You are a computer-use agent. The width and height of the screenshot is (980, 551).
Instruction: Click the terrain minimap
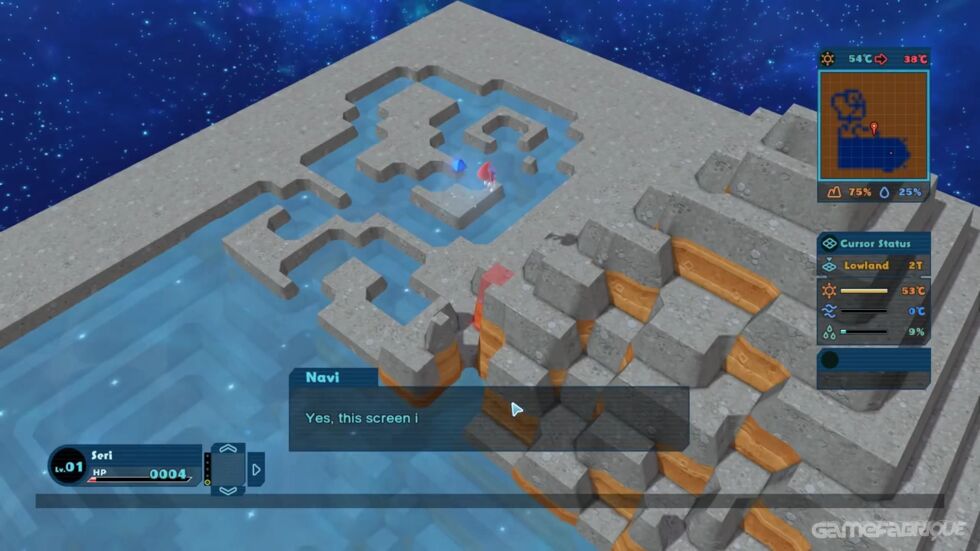(x=873, y=124)
